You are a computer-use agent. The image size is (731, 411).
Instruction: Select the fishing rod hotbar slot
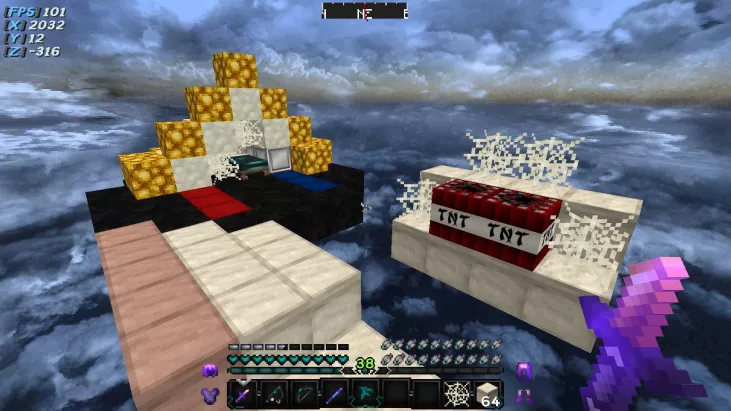point(274,393)
